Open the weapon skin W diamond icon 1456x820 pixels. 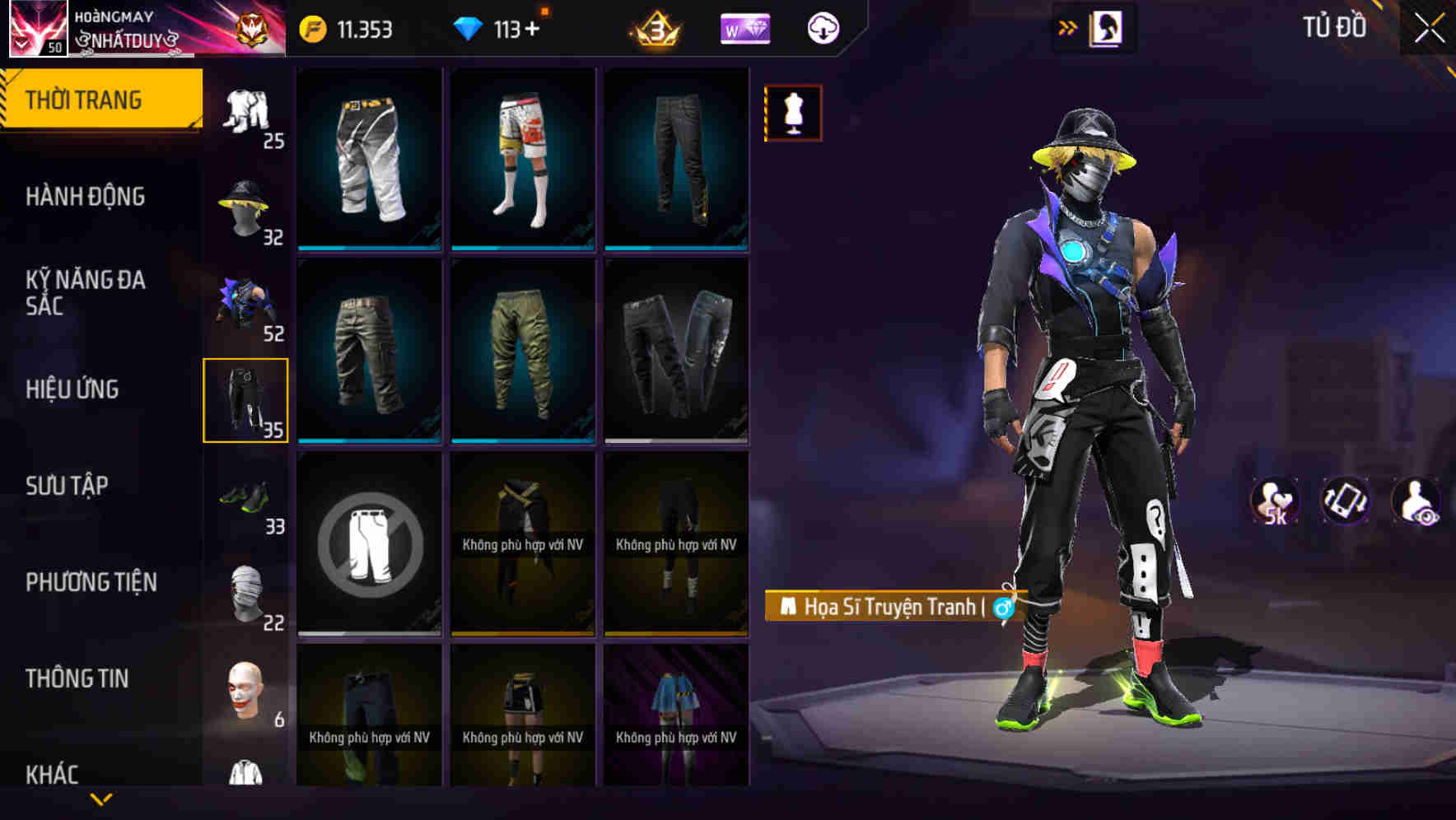tap(744, 27)
